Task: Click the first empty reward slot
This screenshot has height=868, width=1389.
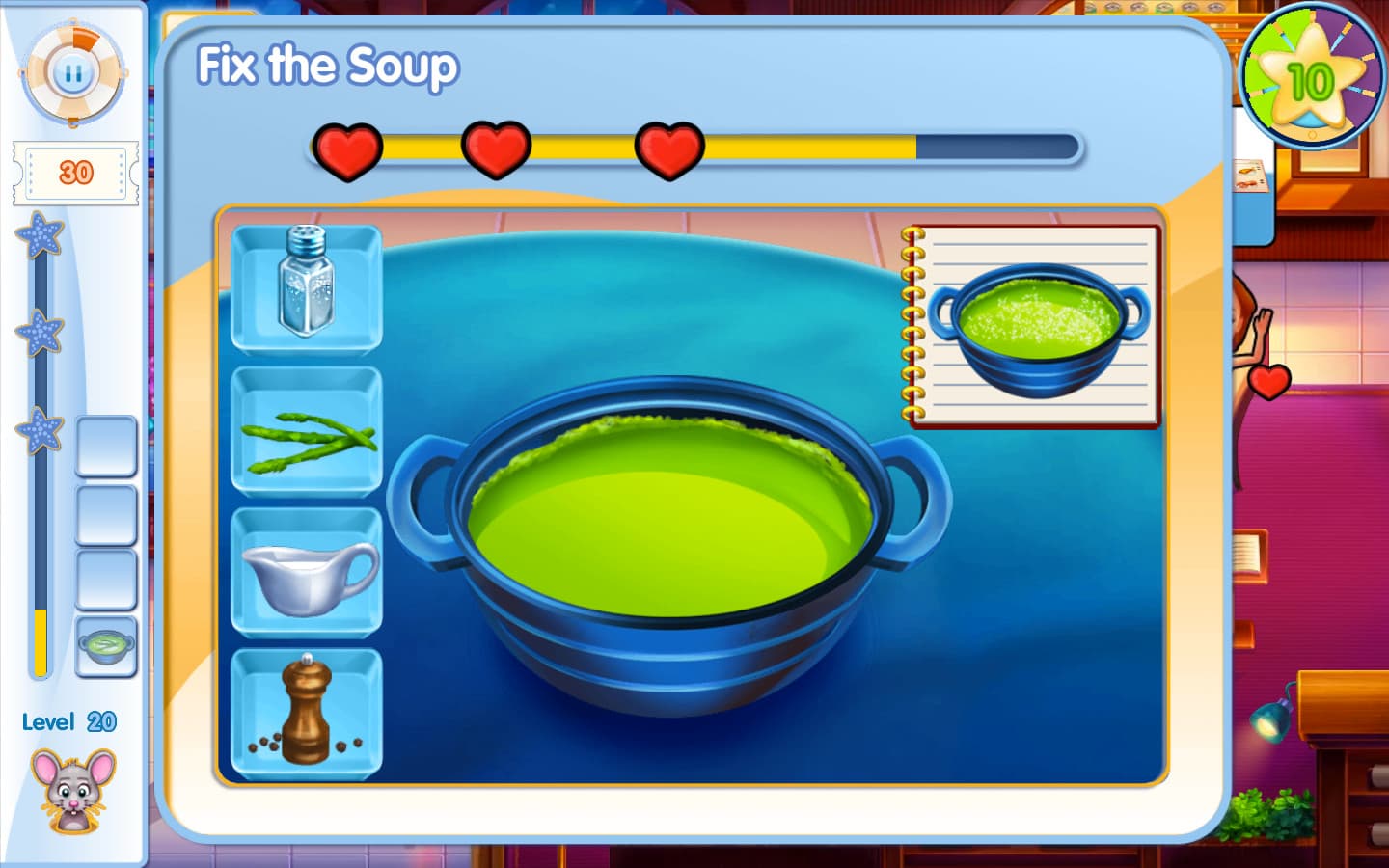Action: (106, 449)
